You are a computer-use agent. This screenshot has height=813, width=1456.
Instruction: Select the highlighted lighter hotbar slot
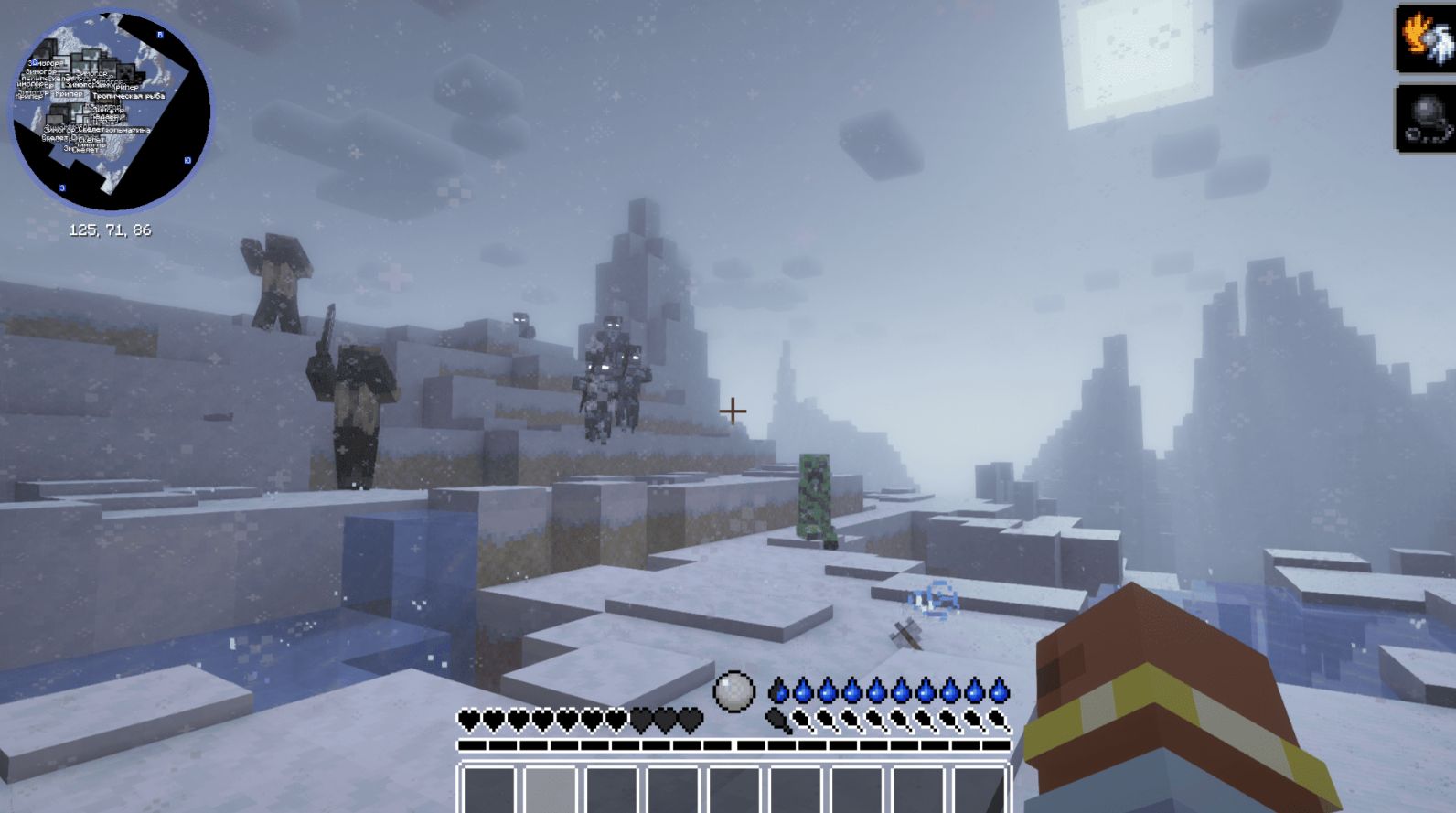coord(551,790)
